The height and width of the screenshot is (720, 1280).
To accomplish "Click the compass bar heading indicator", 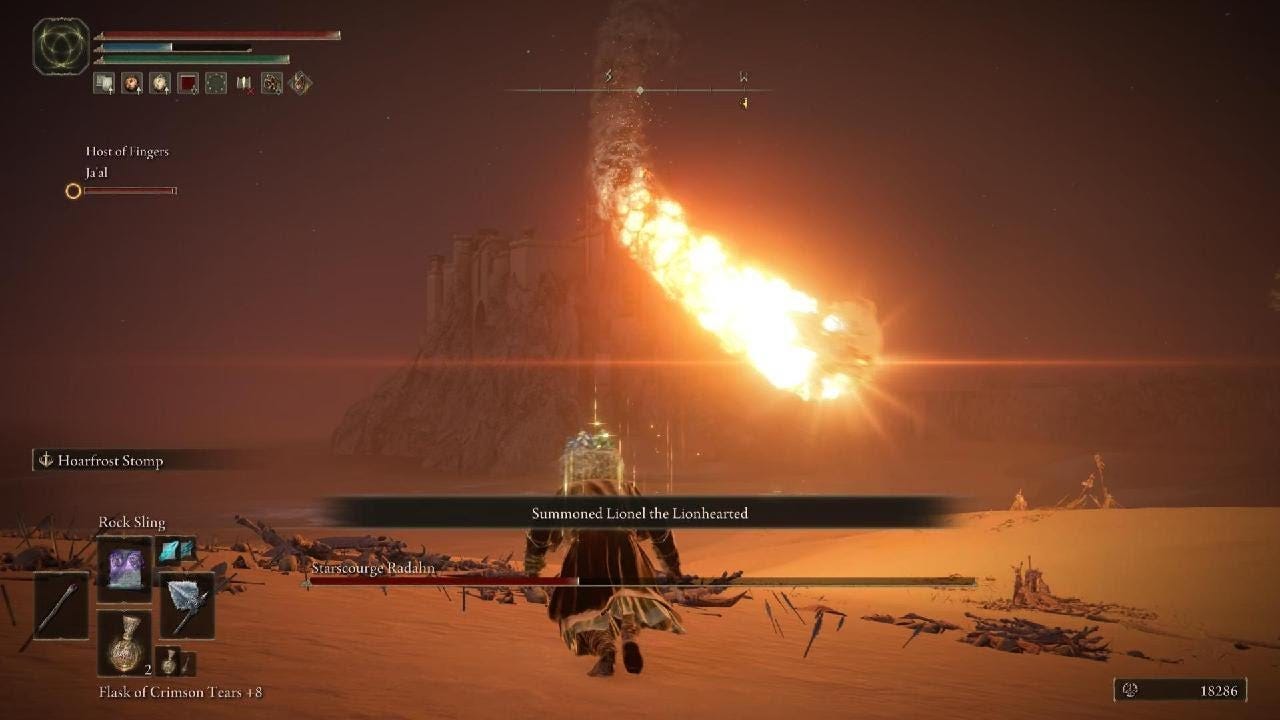I will point(640,90).
